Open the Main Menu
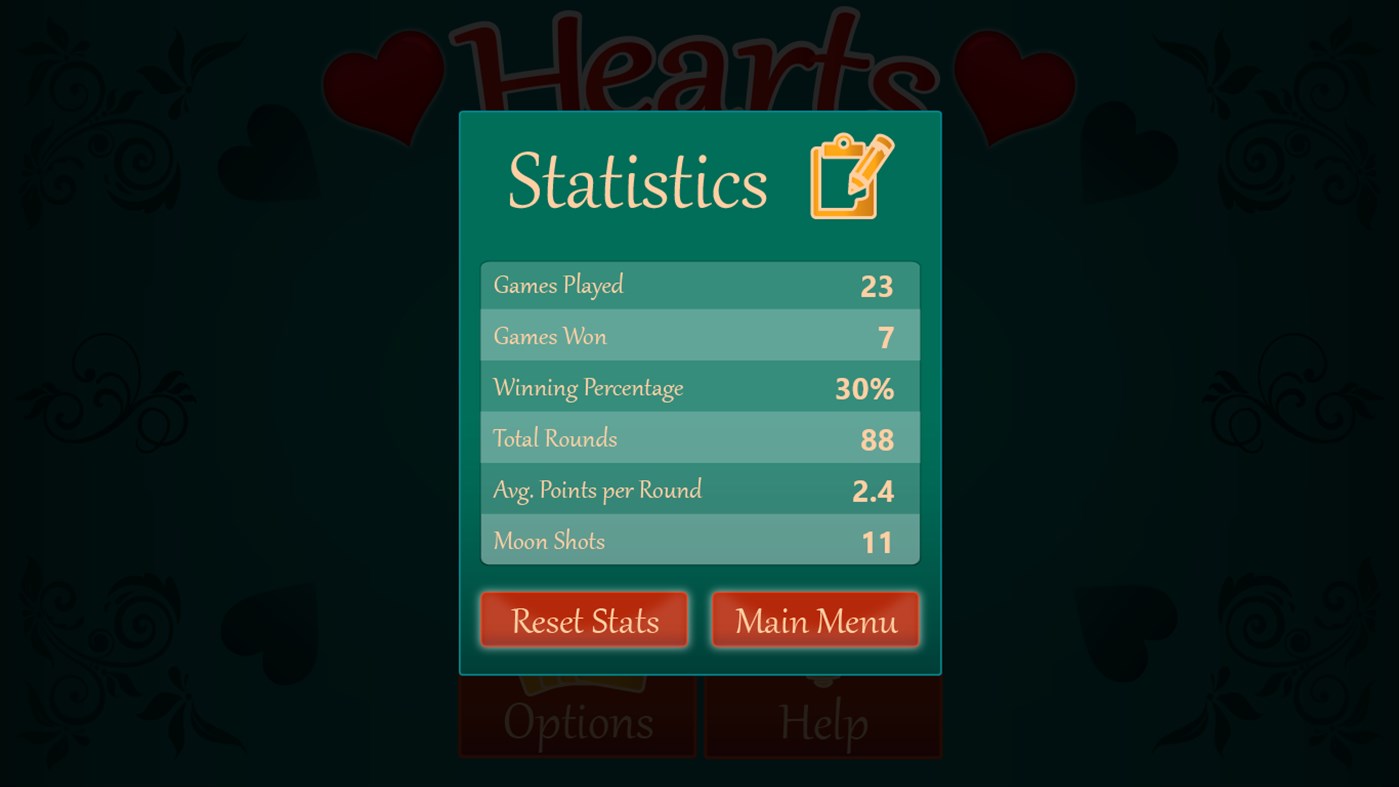 tap(815, 620)
